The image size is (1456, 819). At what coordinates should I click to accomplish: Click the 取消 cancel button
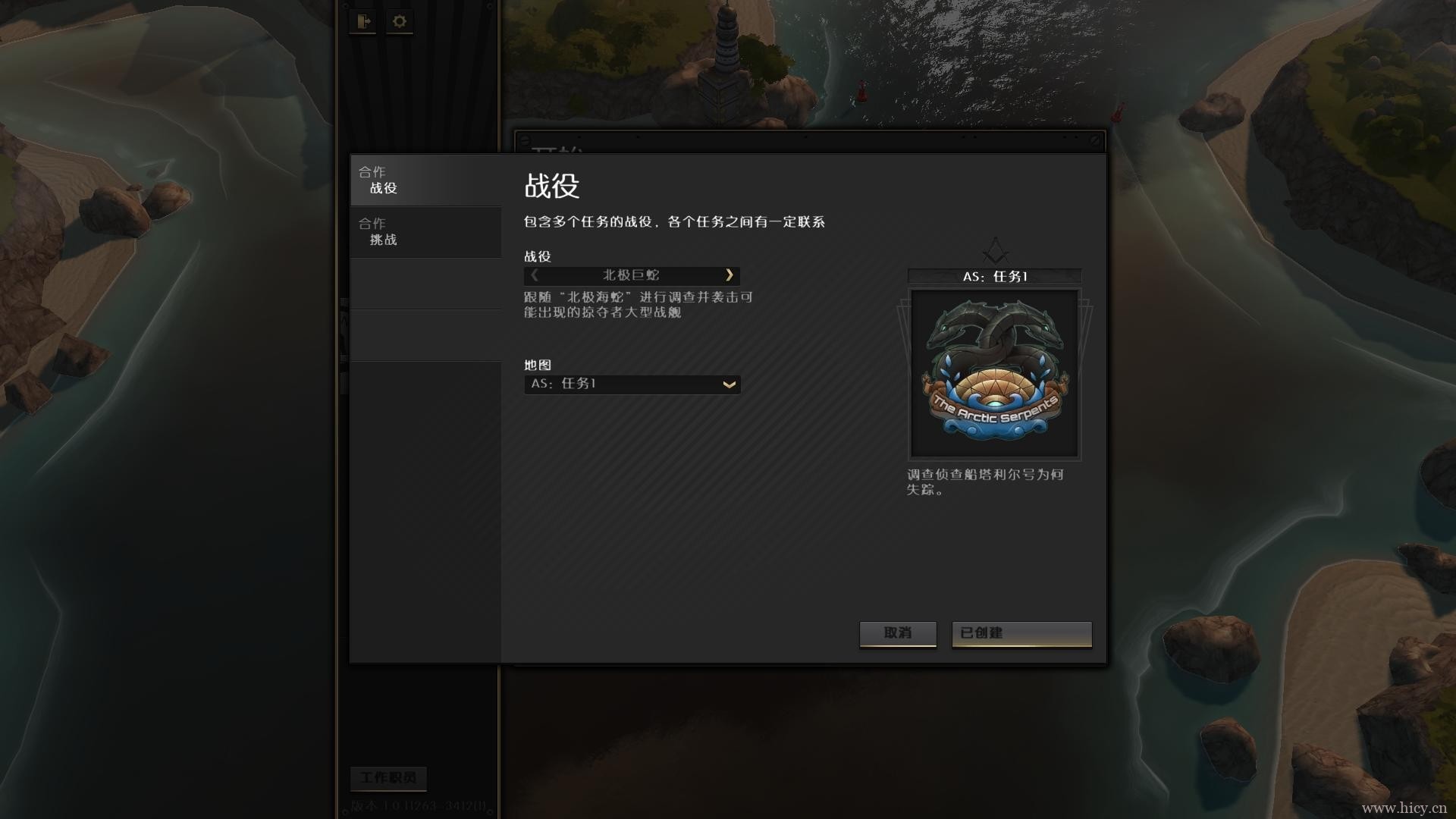[x=898, y=634]
